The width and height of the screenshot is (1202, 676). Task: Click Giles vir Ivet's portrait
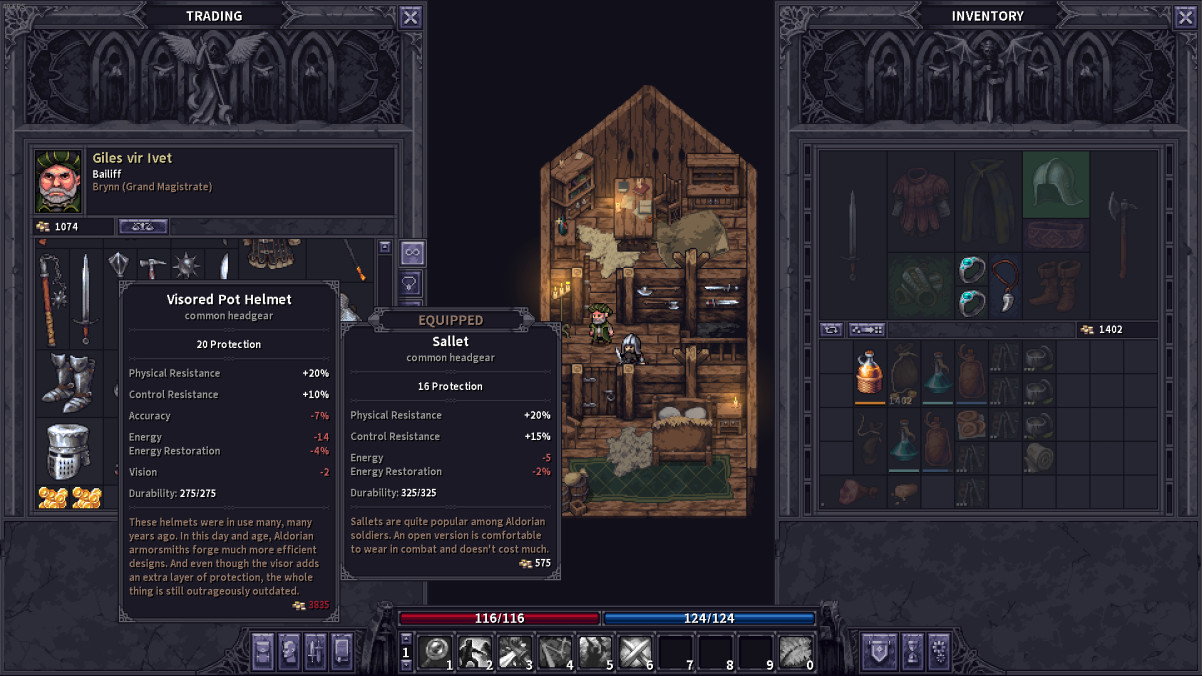58,181
